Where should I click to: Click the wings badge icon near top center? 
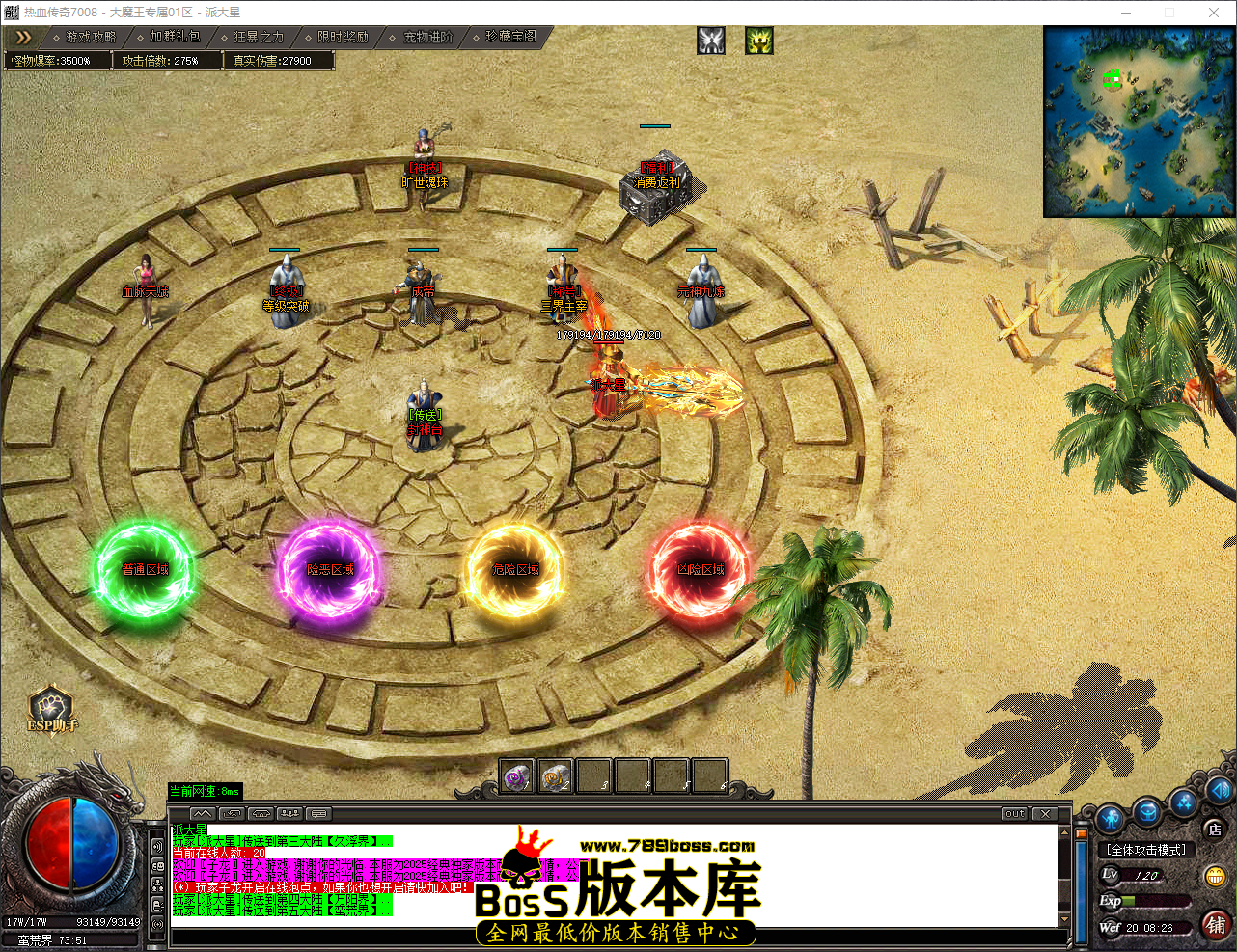(x=711, y=41)
